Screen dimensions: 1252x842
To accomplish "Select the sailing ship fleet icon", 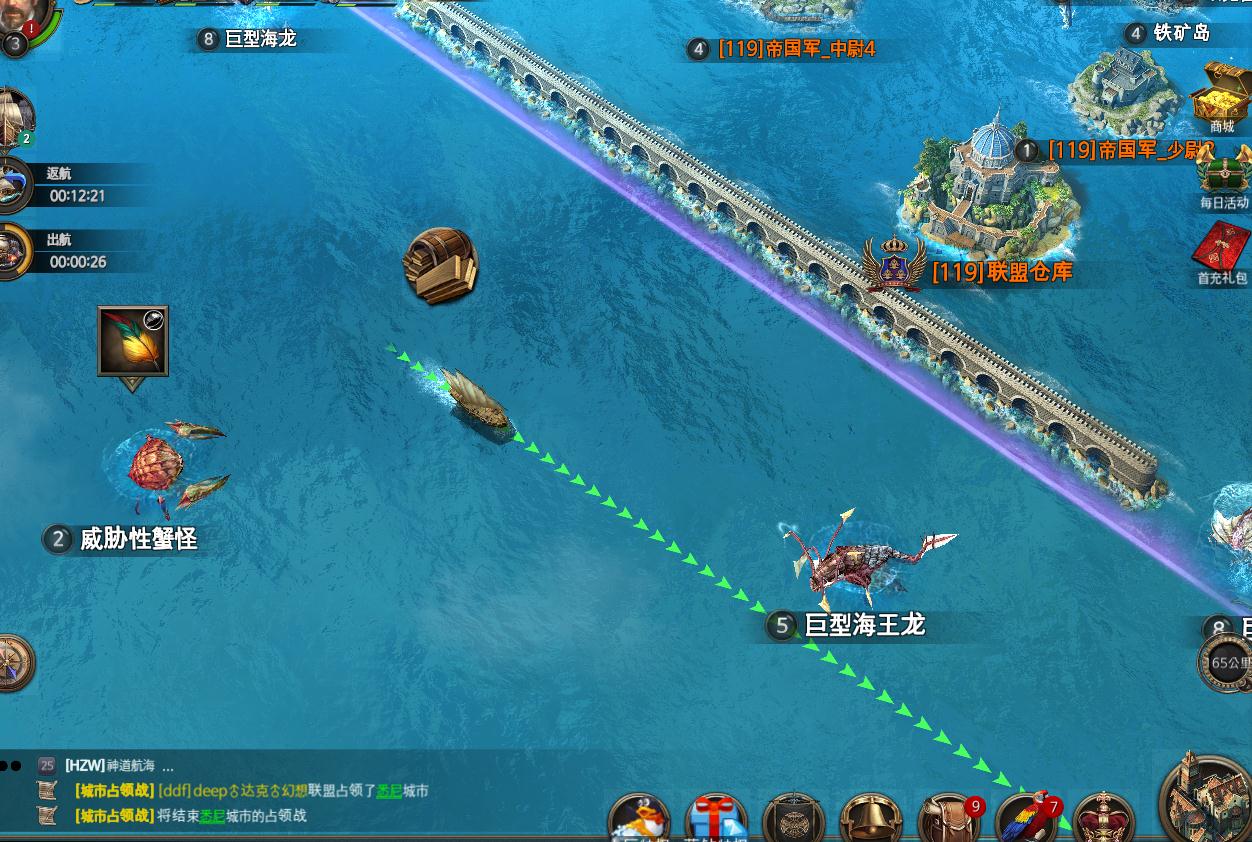I will 14,116.
